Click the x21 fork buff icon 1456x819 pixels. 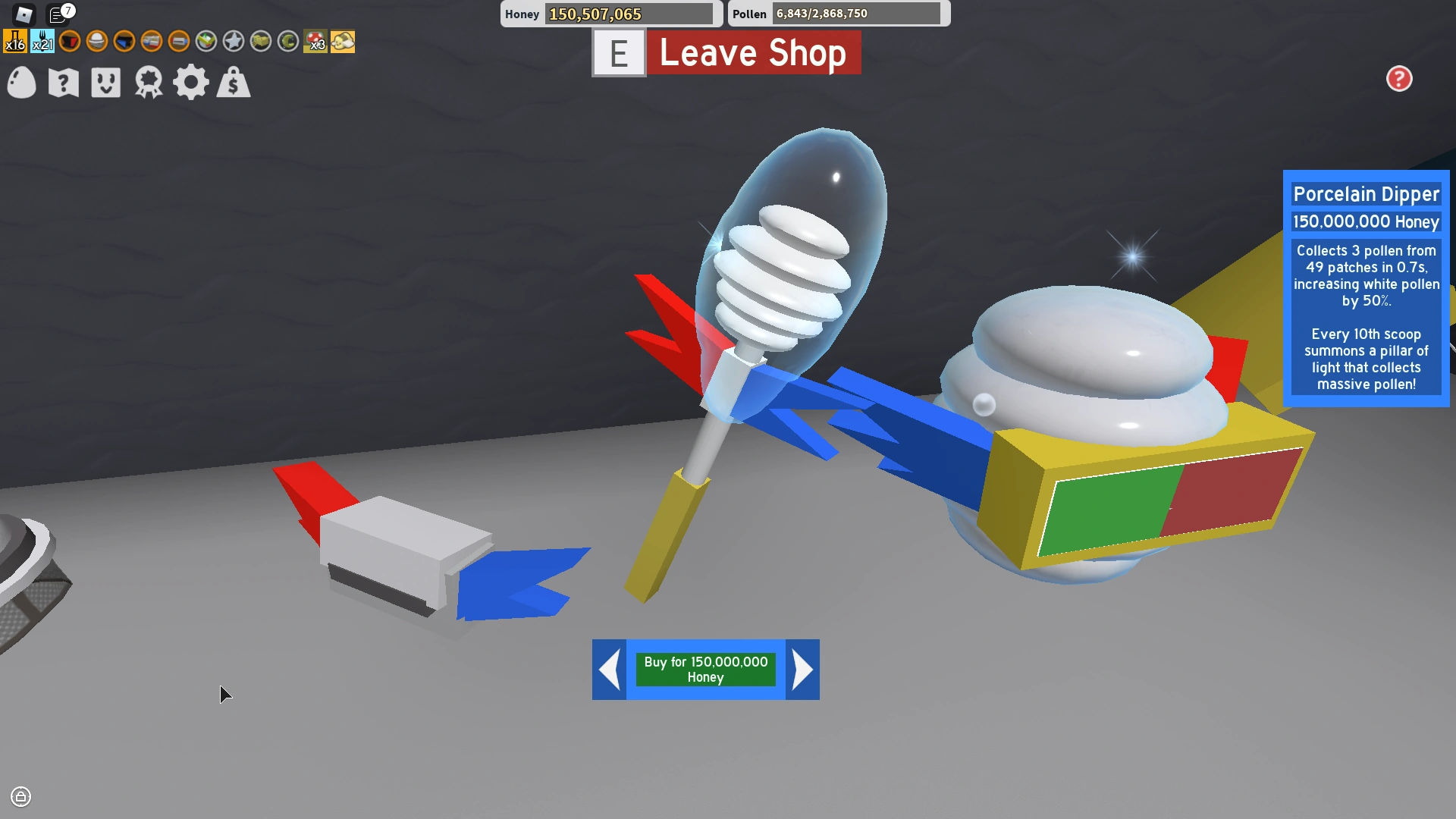(x=43, y=42)
